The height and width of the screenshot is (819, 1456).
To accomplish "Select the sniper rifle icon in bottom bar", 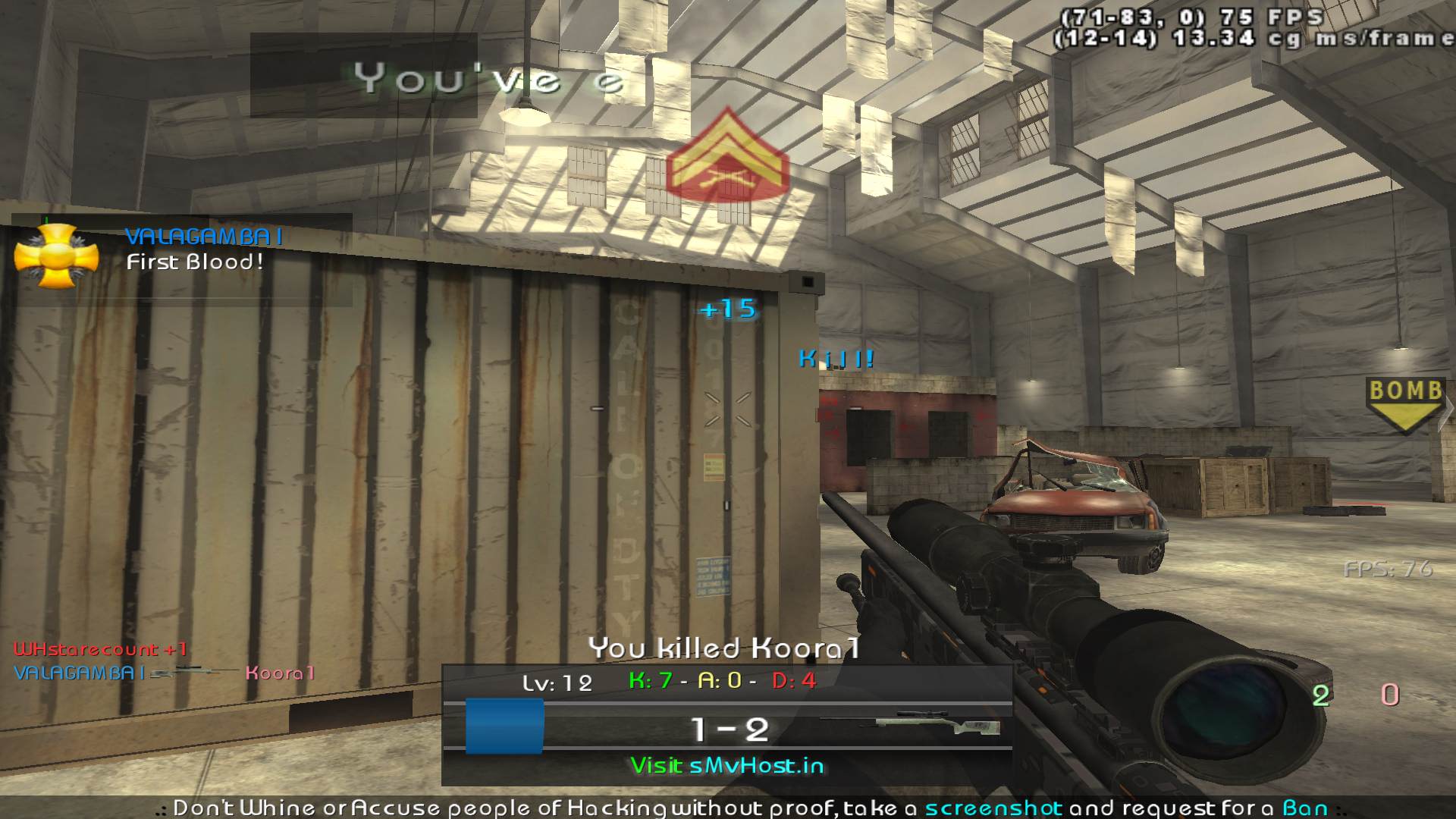I will click(x=912, y=726).
